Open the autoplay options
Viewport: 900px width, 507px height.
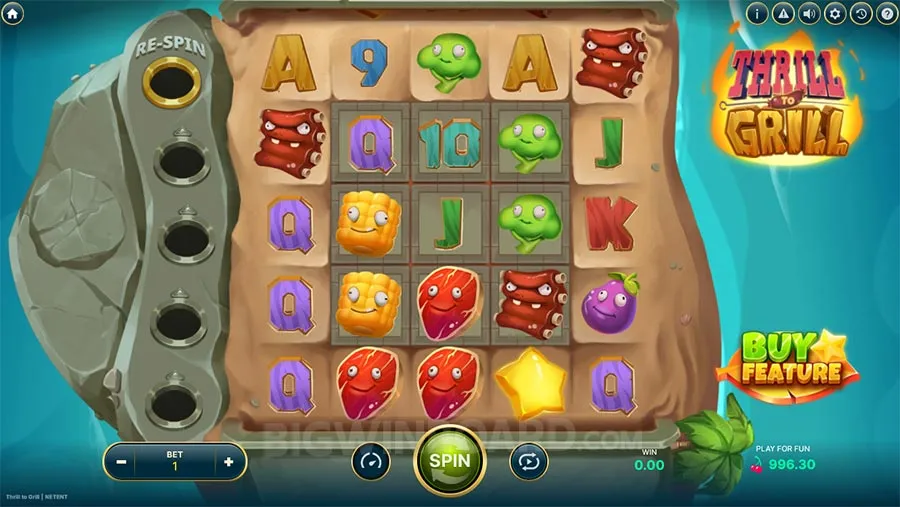tap(528, 461)
